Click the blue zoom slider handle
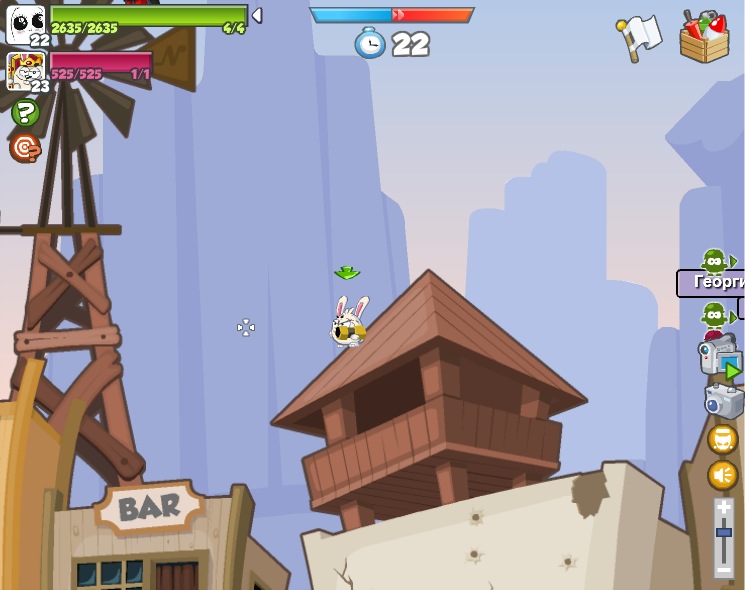The image size is (745, 590). point(724,534)
